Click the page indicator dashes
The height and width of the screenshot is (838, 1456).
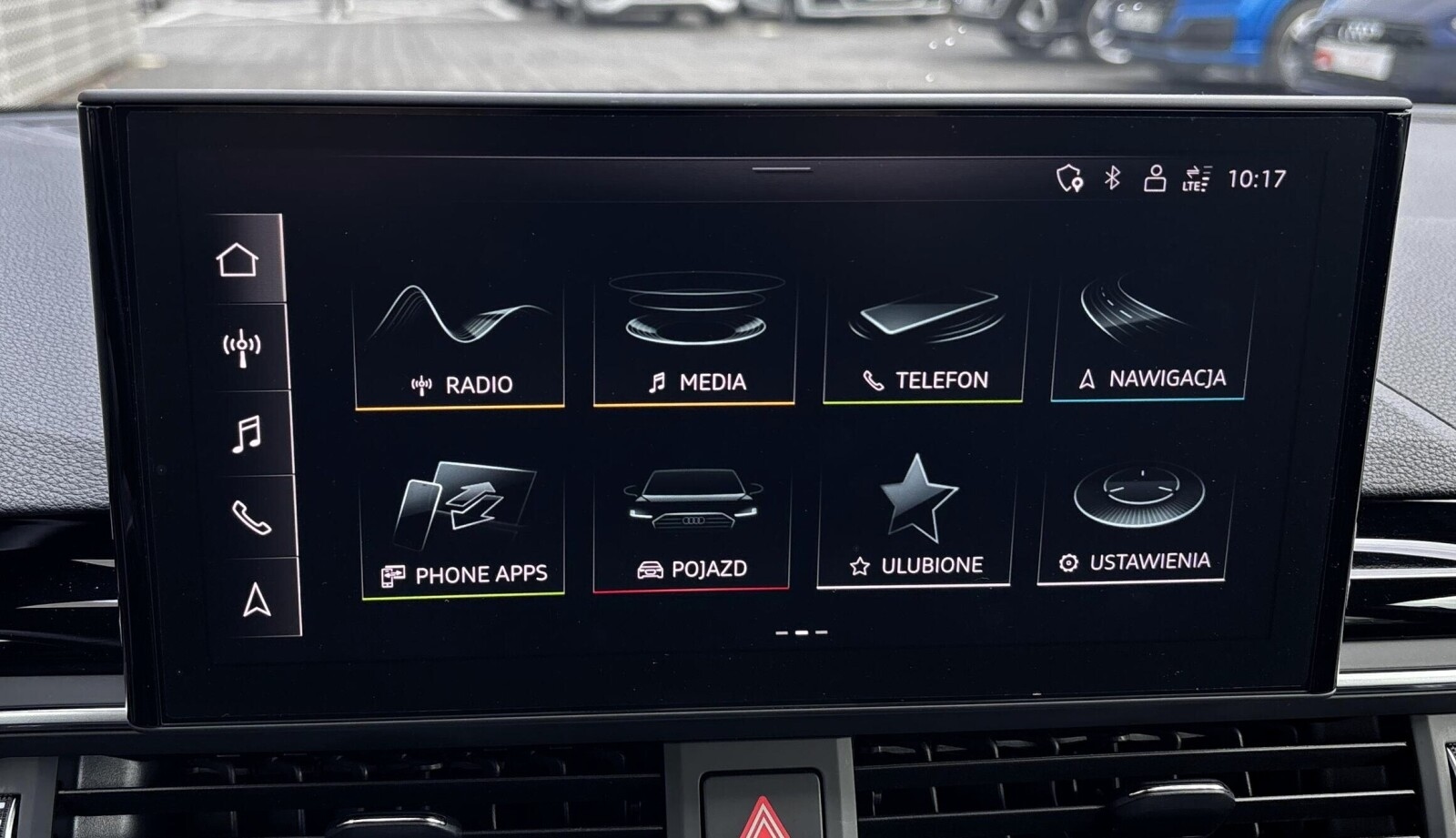801,631
